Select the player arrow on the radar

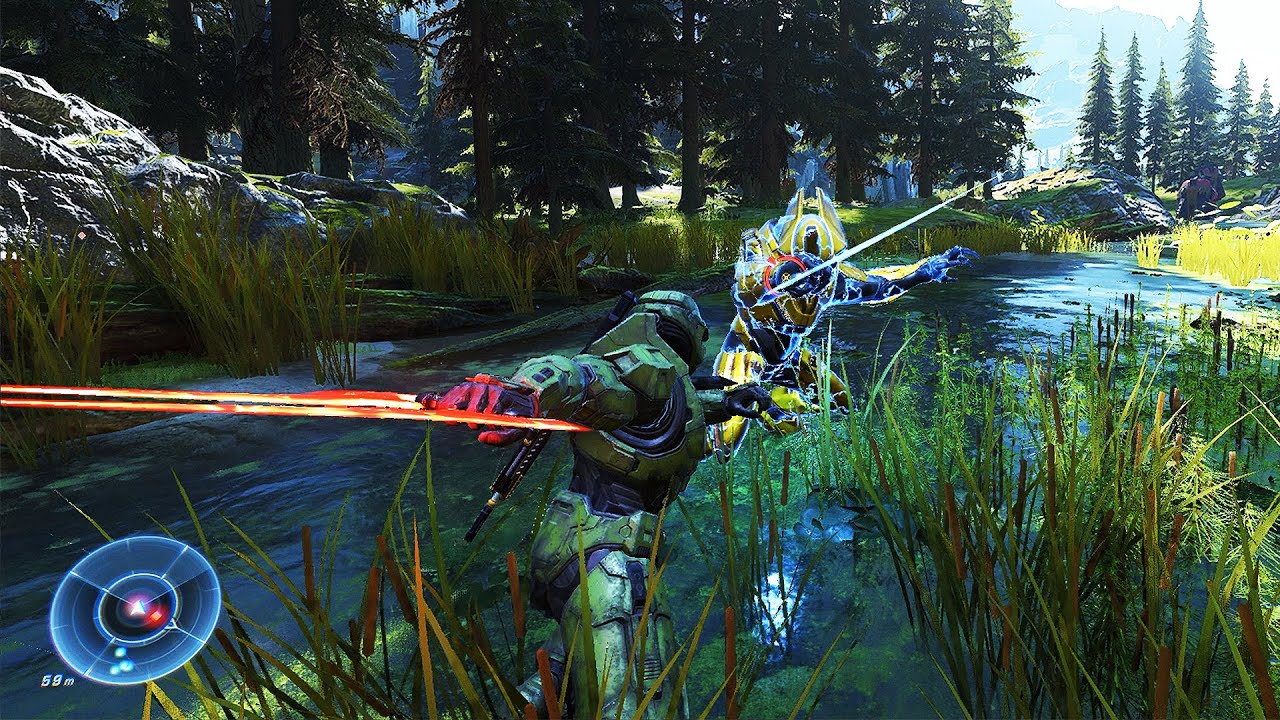[137, 606]
